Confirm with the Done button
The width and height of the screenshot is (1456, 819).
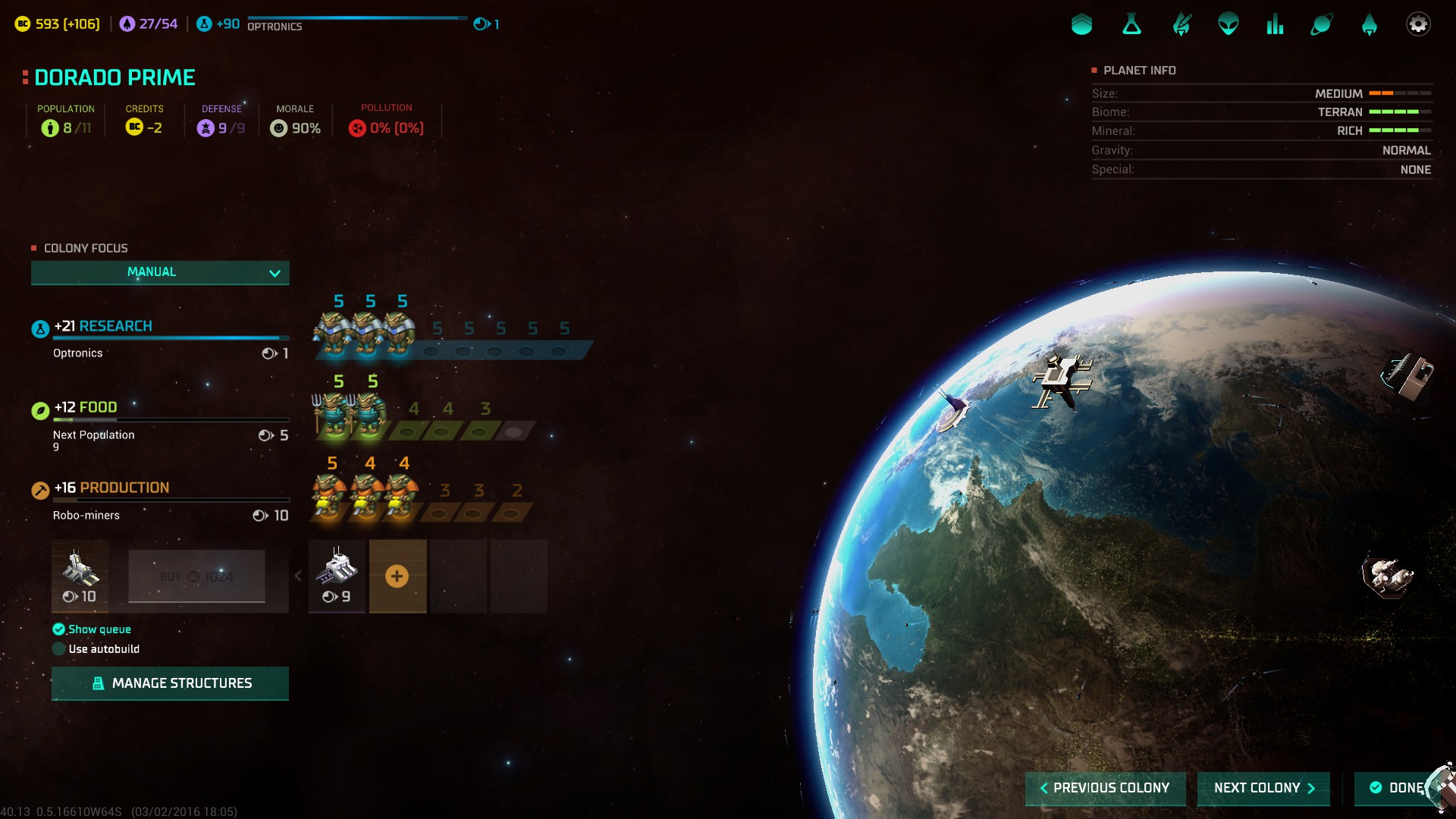tap(1398, 788)
